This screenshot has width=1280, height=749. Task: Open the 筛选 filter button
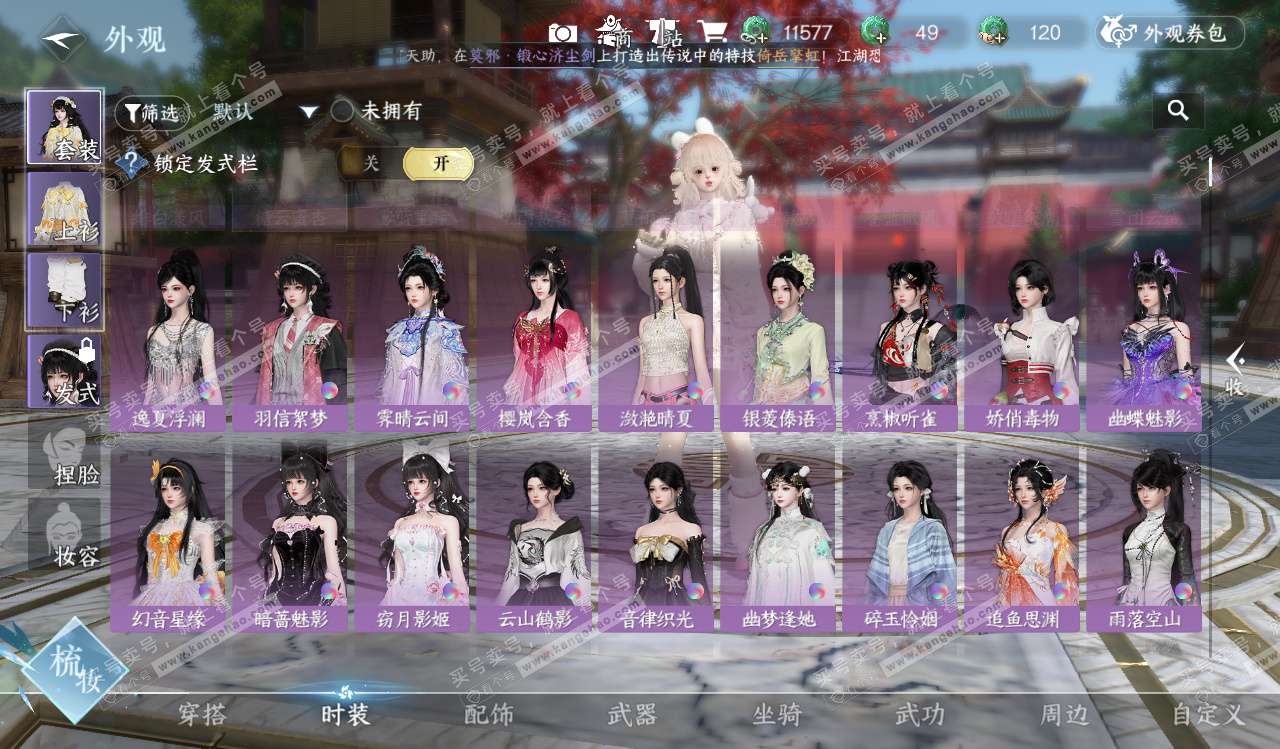(151, 113)
